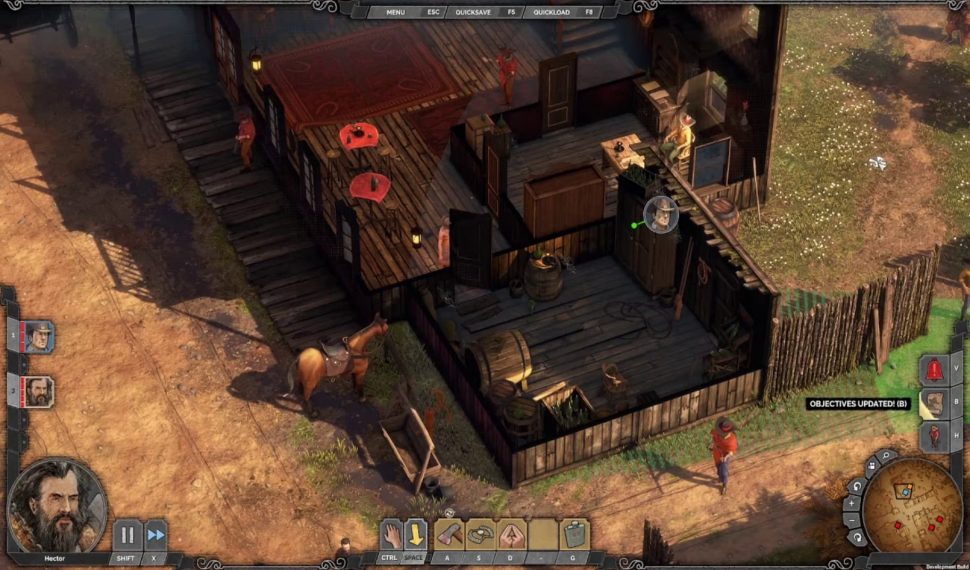Select the bear trap ability

coord(481,534)
